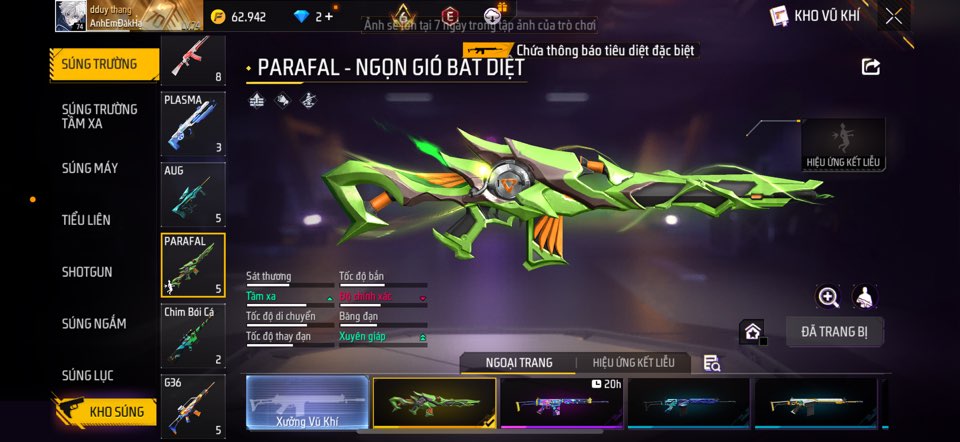Select the skin with the 20h timer

[561, 404]
